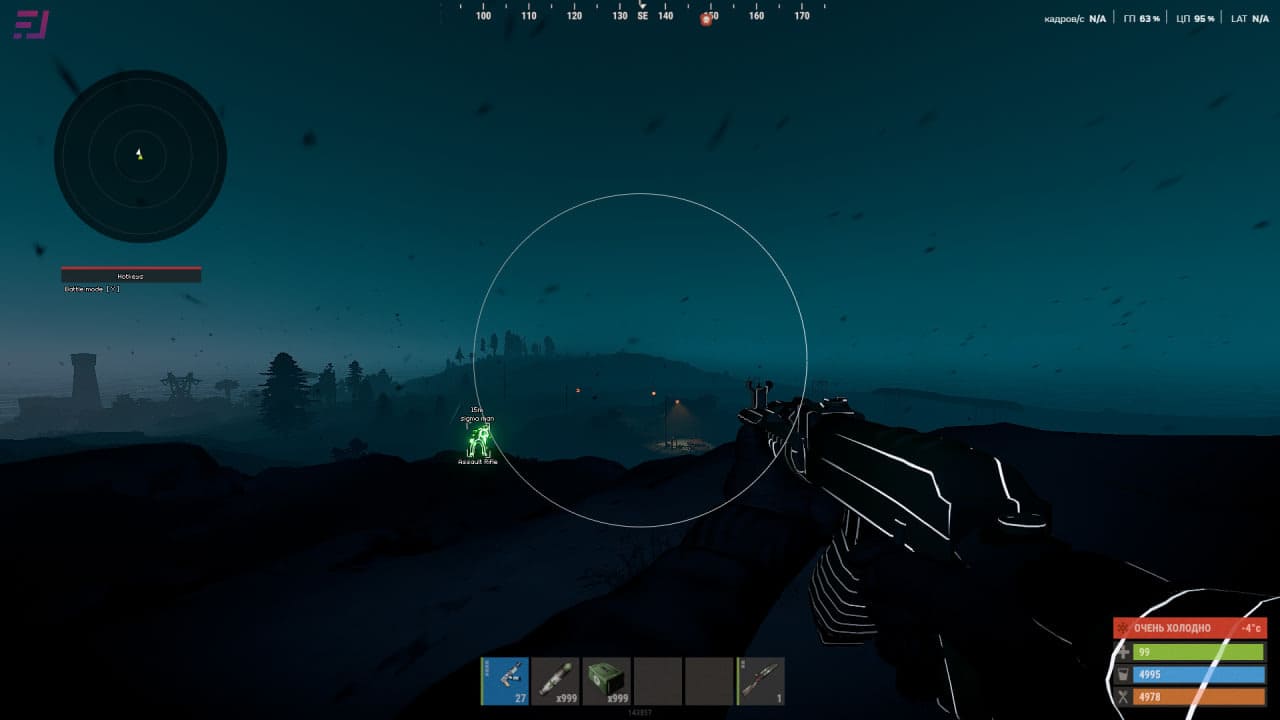Screen dimensions: 1280x720
Task: Click the circular radar minimap
Action: click(x=140, y=156)
